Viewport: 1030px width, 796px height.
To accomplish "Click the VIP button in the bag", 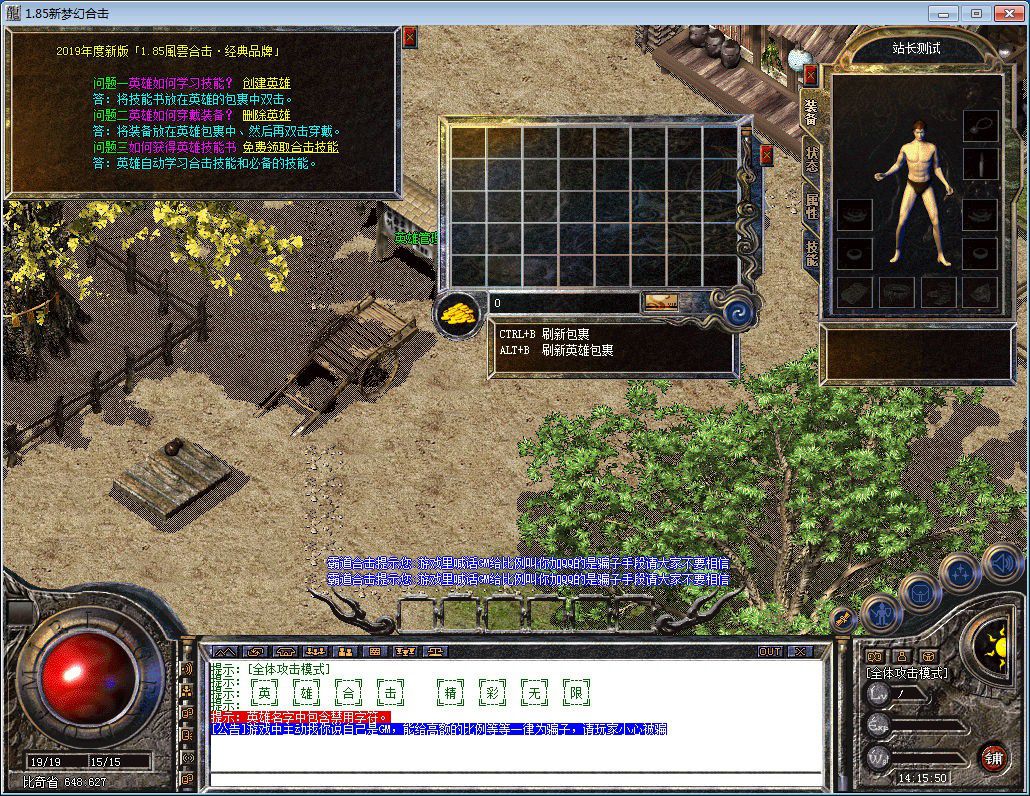I will (660, 302).
